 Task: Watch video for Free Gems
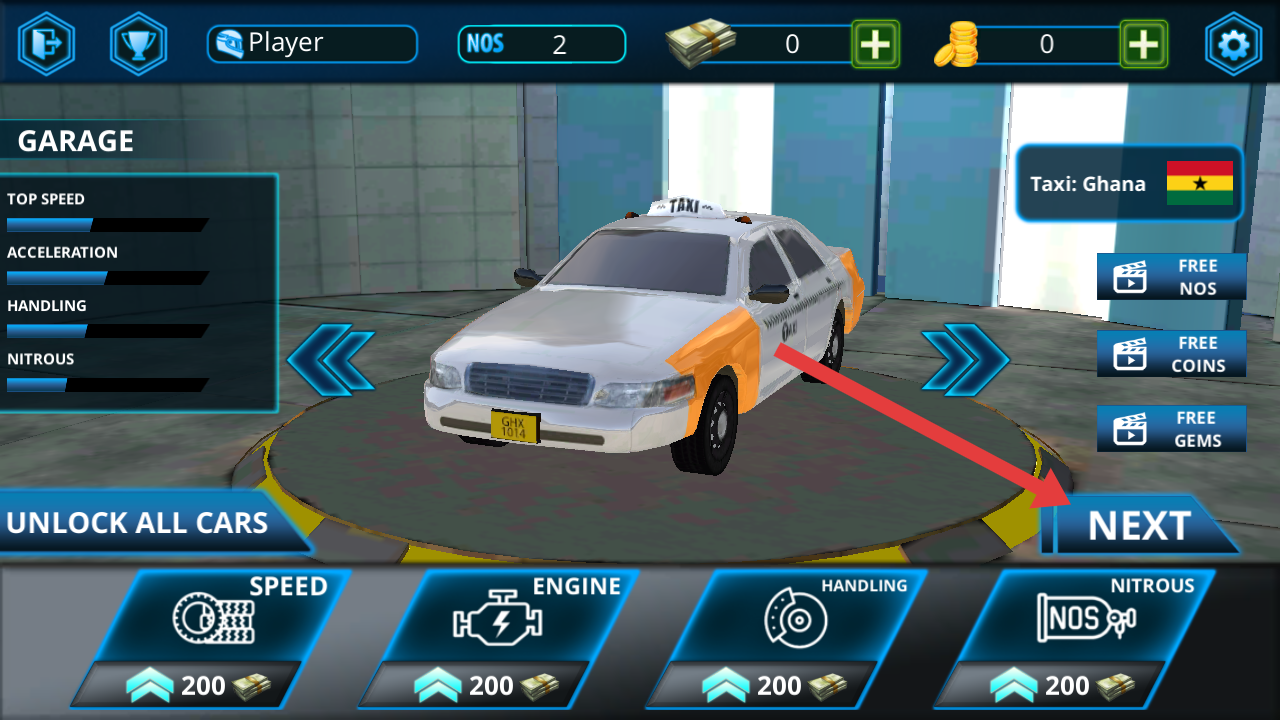pyautogui.click(x=1171, y=429)
